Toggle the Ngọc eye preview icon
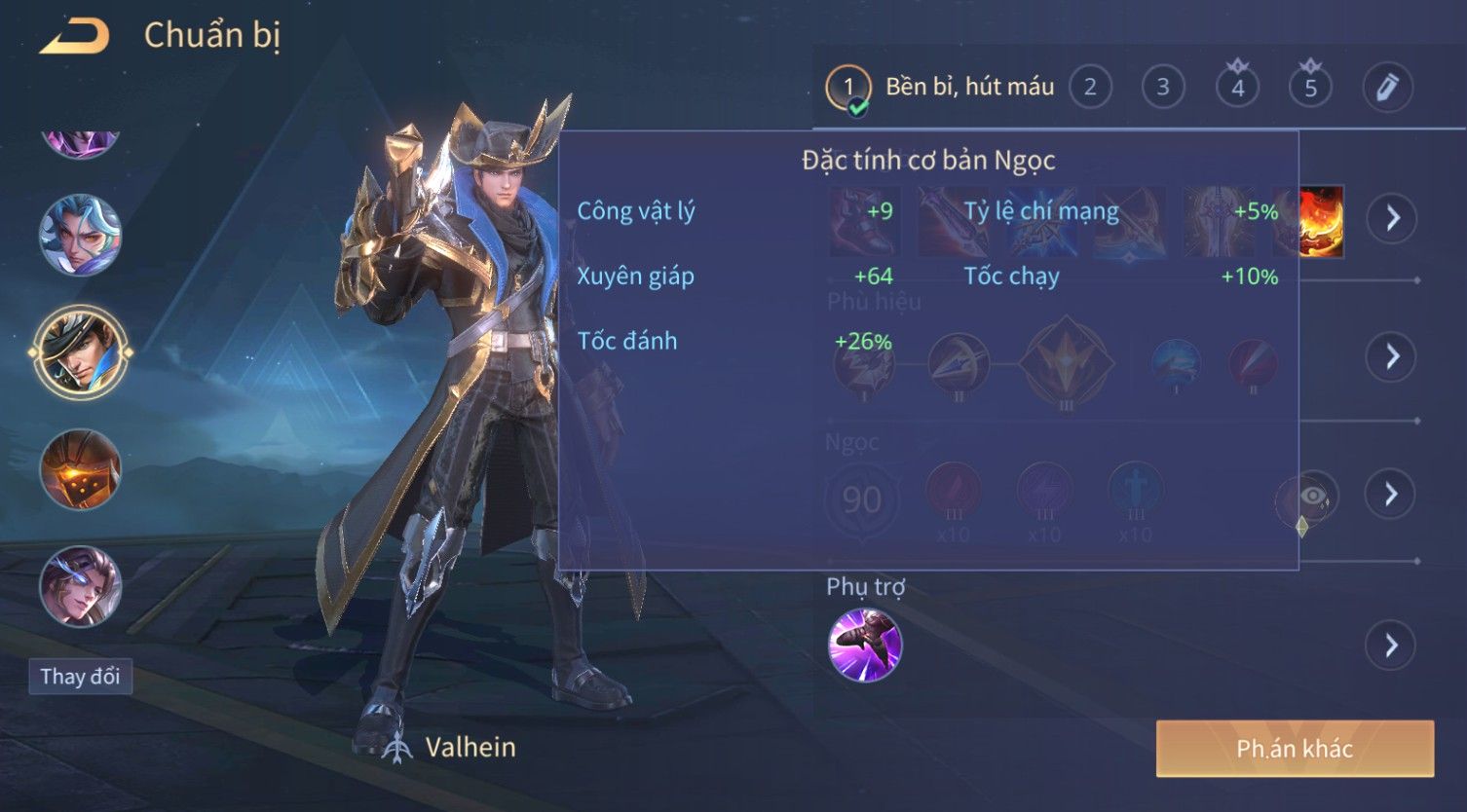This screenshot has width=1467, height=812. [x=1312, y=497]
